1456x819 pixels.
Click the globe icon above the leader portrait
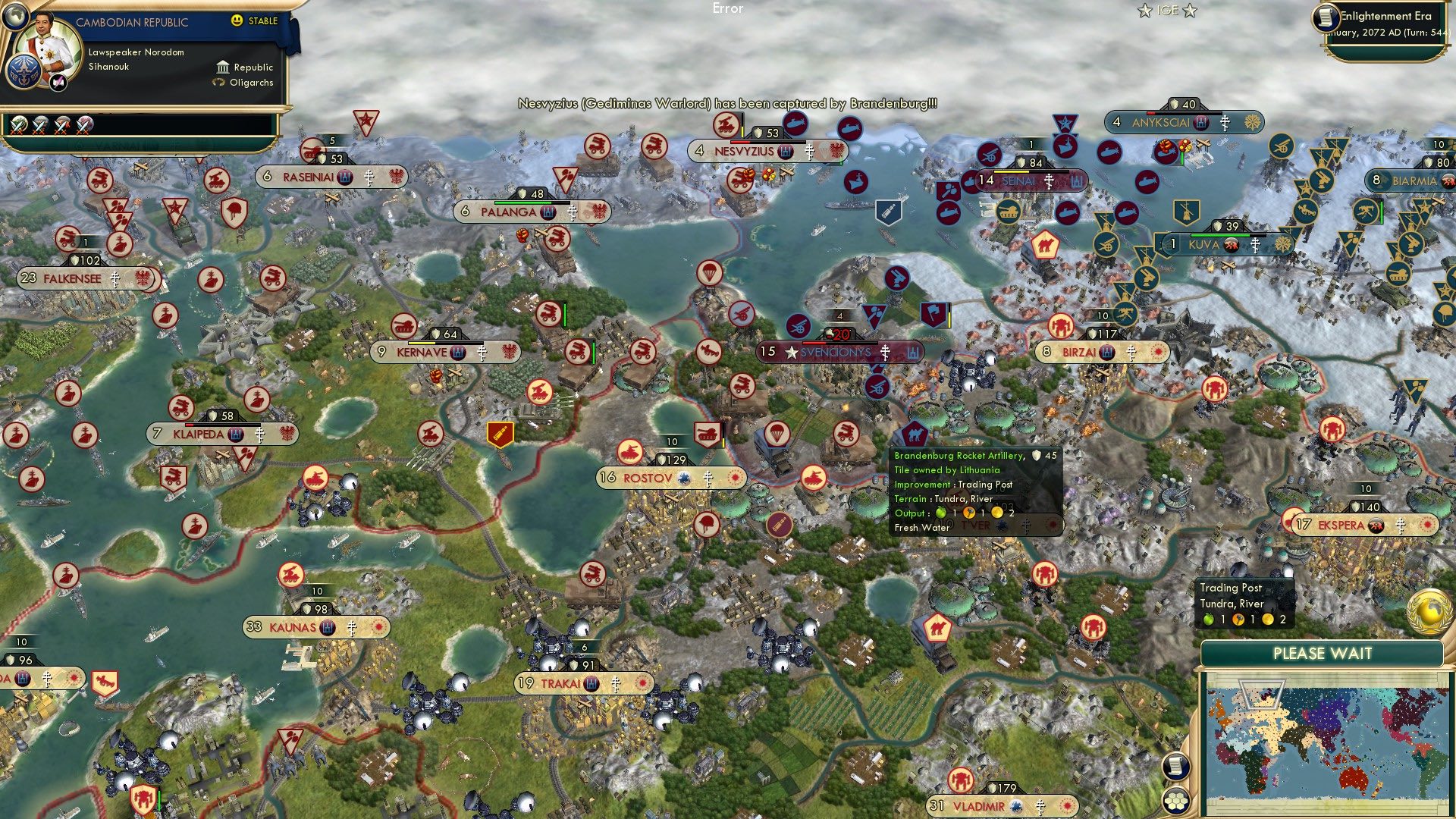15,17
